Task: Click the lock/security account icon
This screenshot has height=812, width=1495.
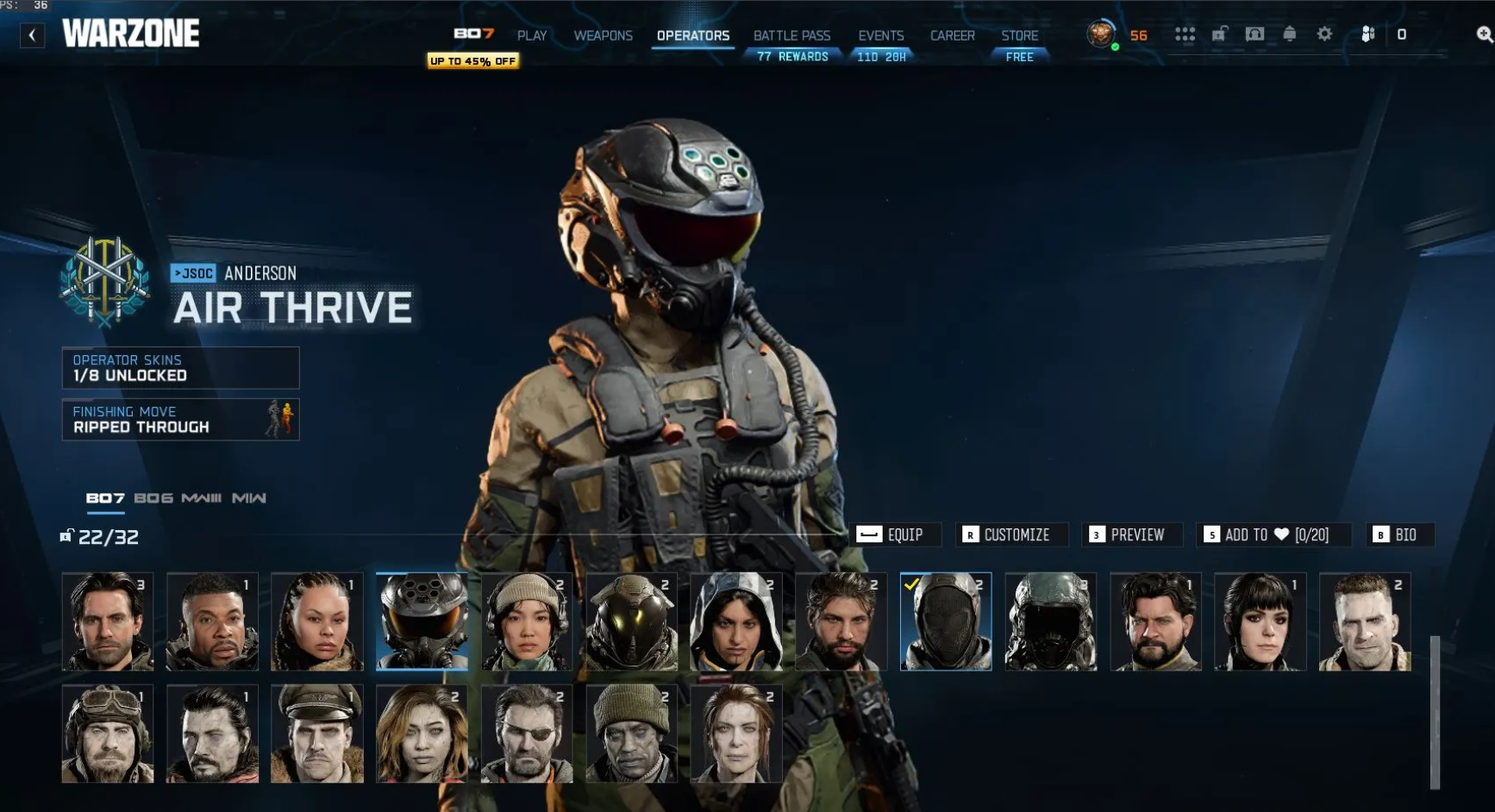Action: click(1219, 34)
